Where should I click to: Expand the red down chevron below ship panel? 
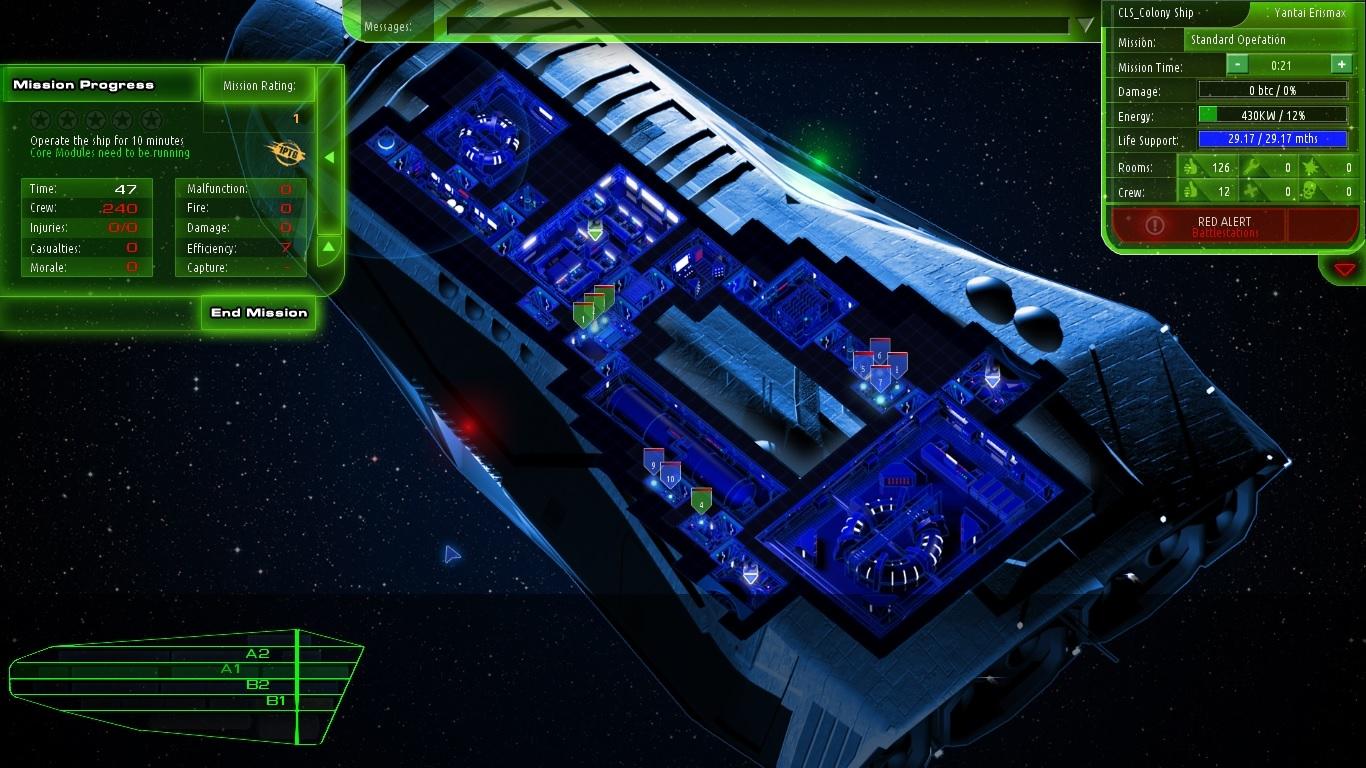coord(1345,268)
